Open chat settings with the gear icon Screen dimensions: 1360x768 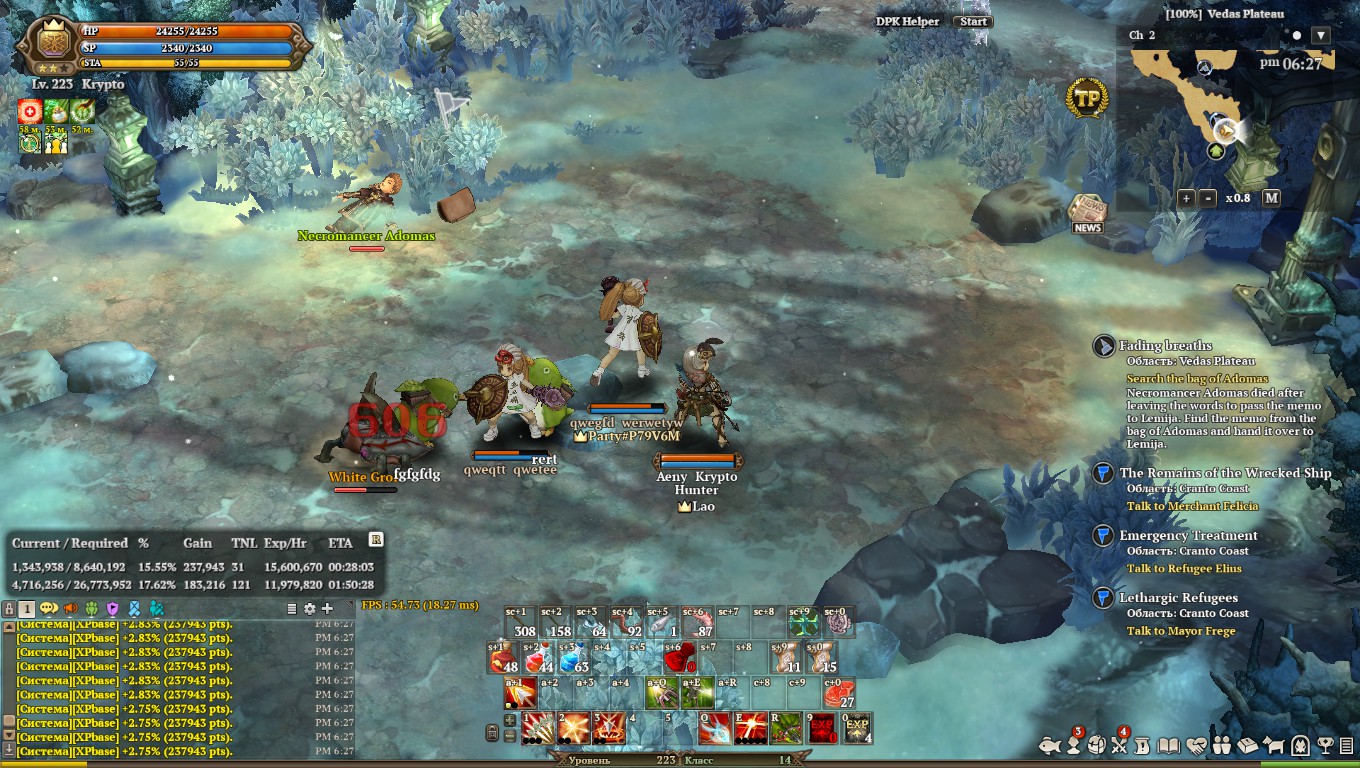pos(310,608)
